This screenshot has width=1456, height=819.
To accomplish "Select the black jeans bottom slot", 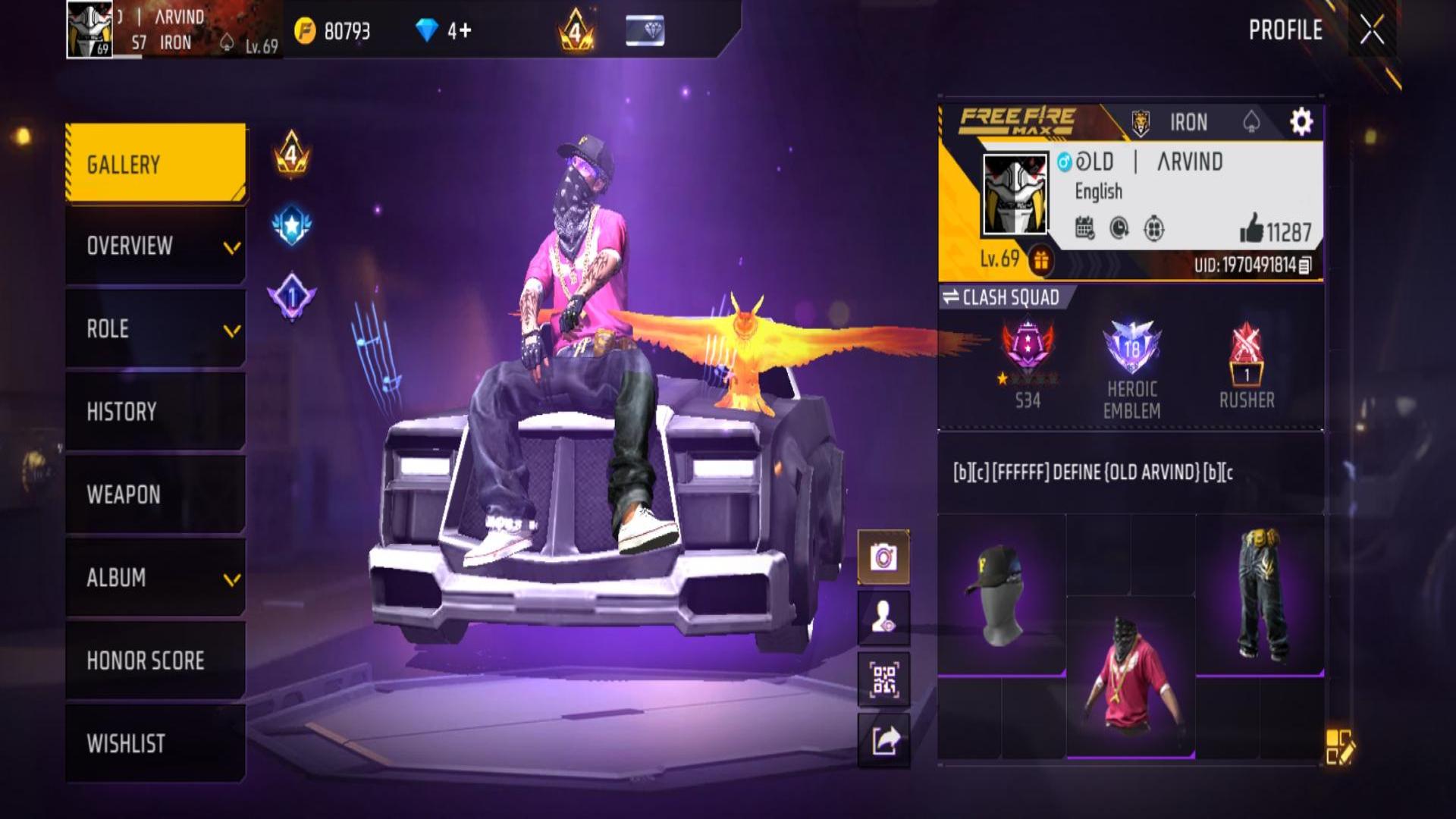I will pyautogui.click(x=1260, y=595).
